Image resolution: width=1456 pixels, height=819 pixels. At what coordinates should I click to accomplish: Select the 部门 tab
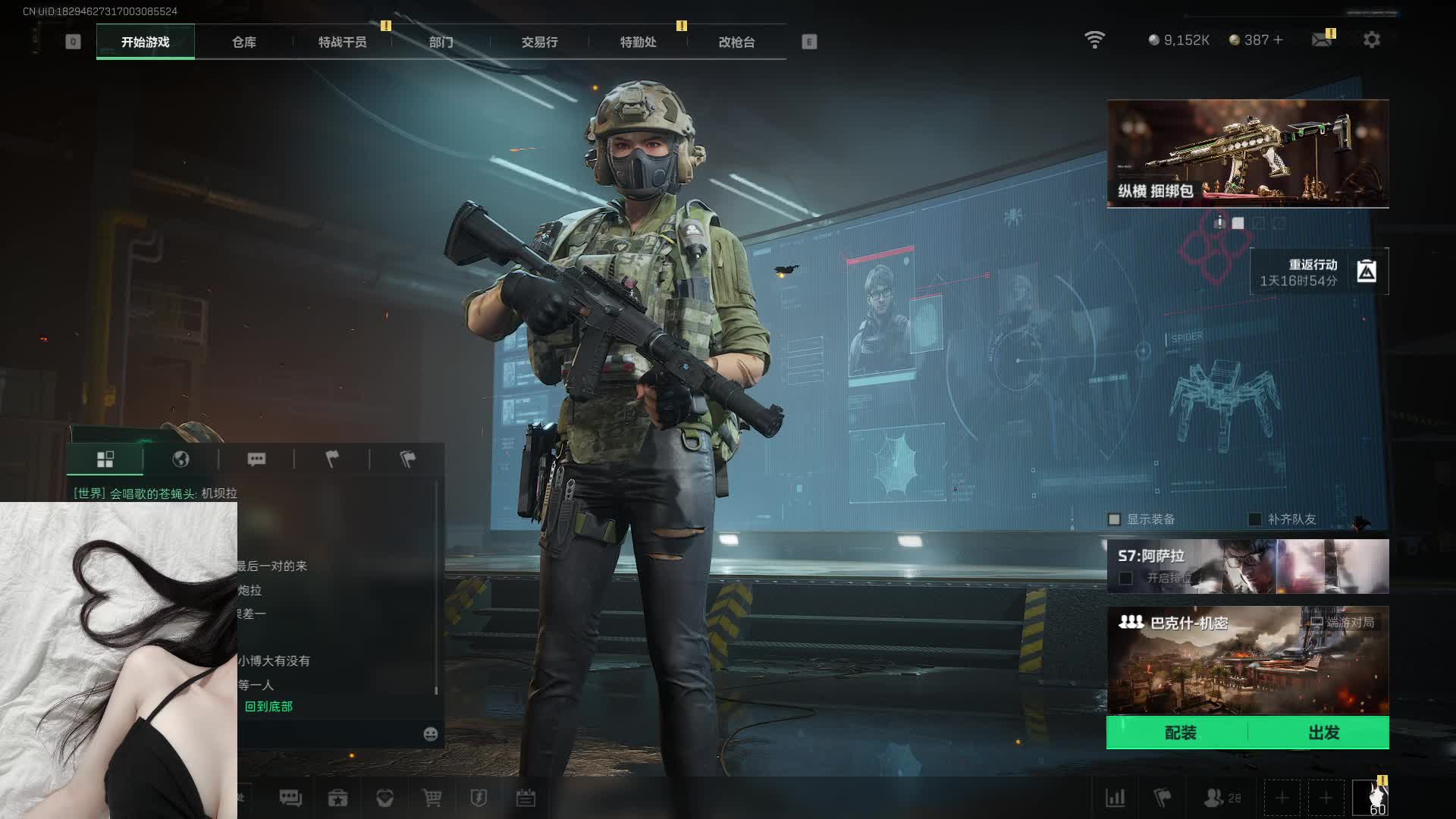pos(441,42)
